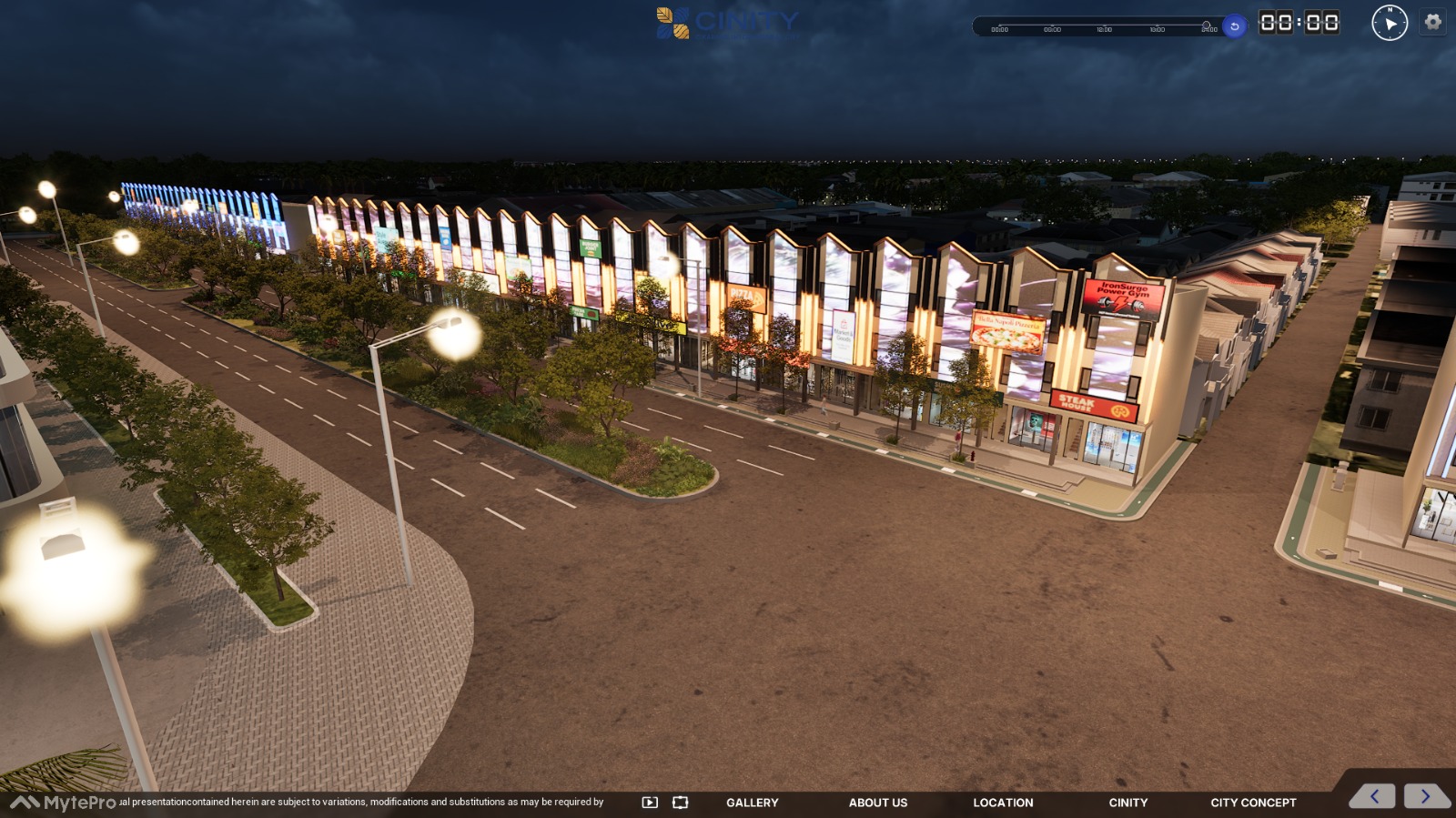Open the ABOUT US section
Image resolution: width=1456 pixels, height=818 pixels.
tap(877, 803)
